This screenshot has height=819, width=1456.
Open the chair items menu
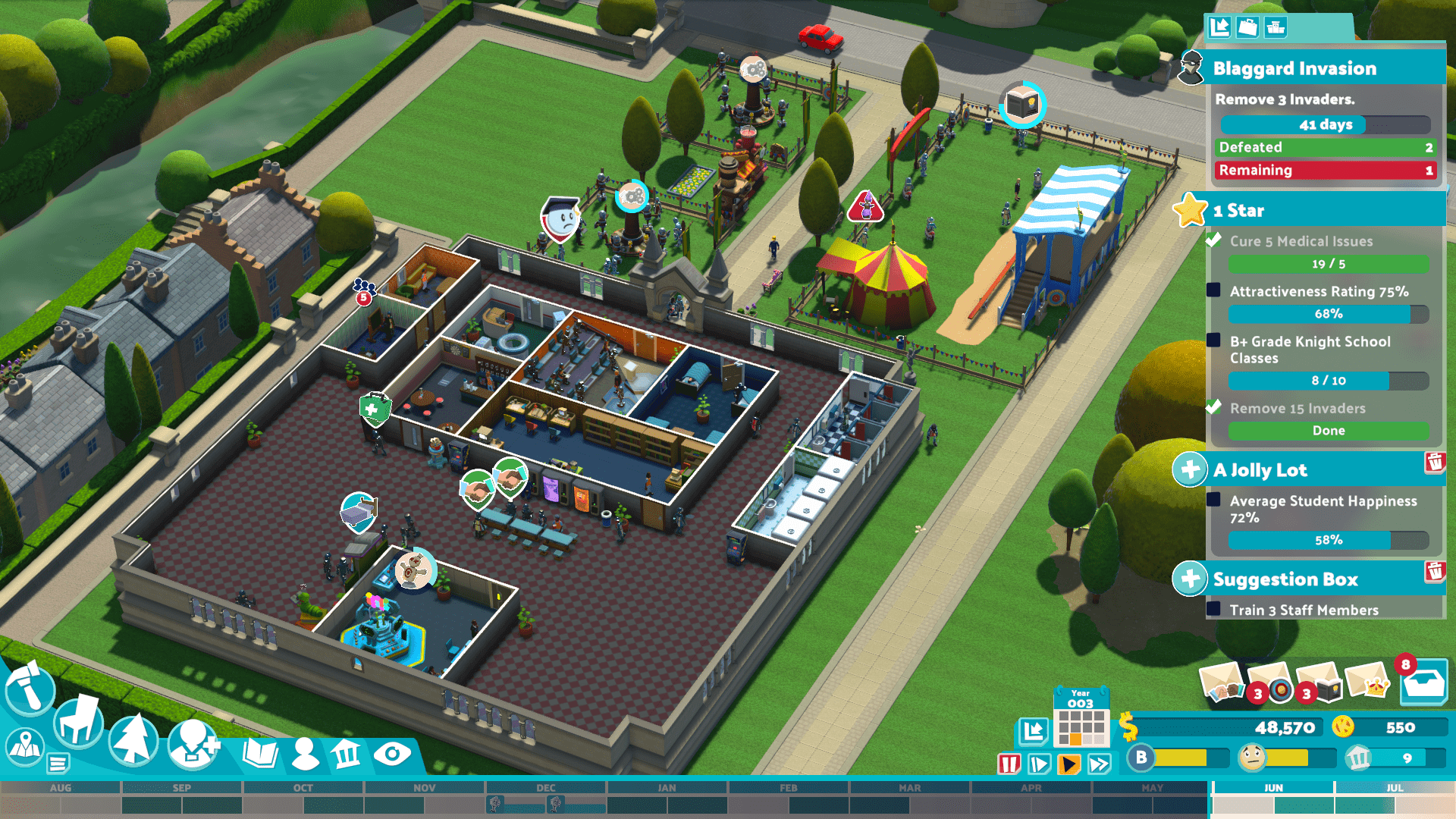tap(78, 721)
